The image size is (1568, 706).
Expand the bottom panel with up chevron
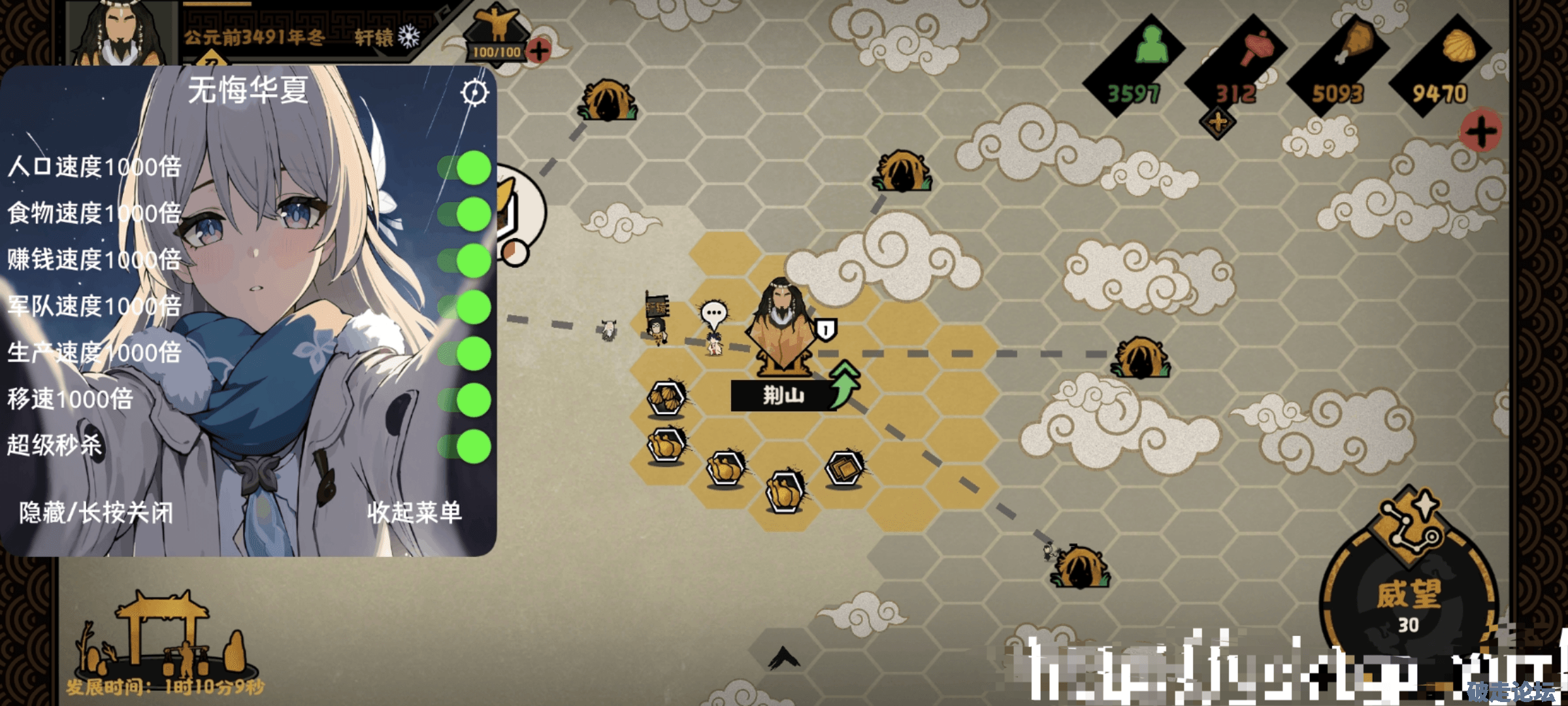[784, 657]
